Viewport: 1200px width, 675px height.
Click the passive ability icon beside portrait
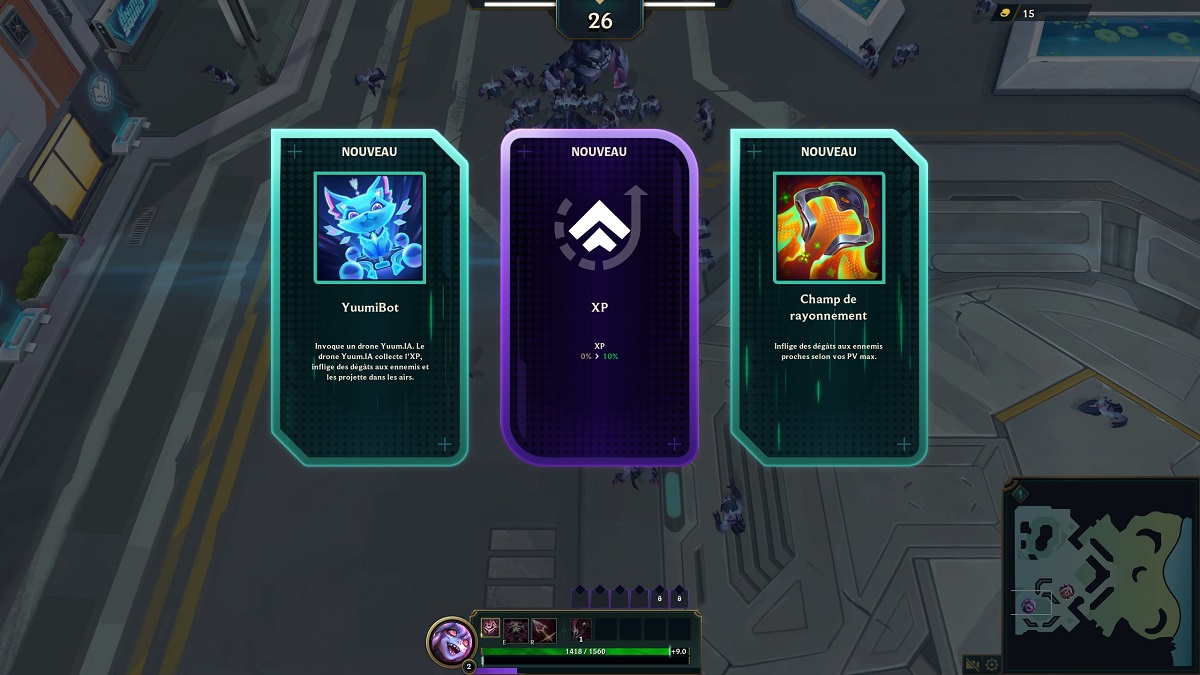490,628
